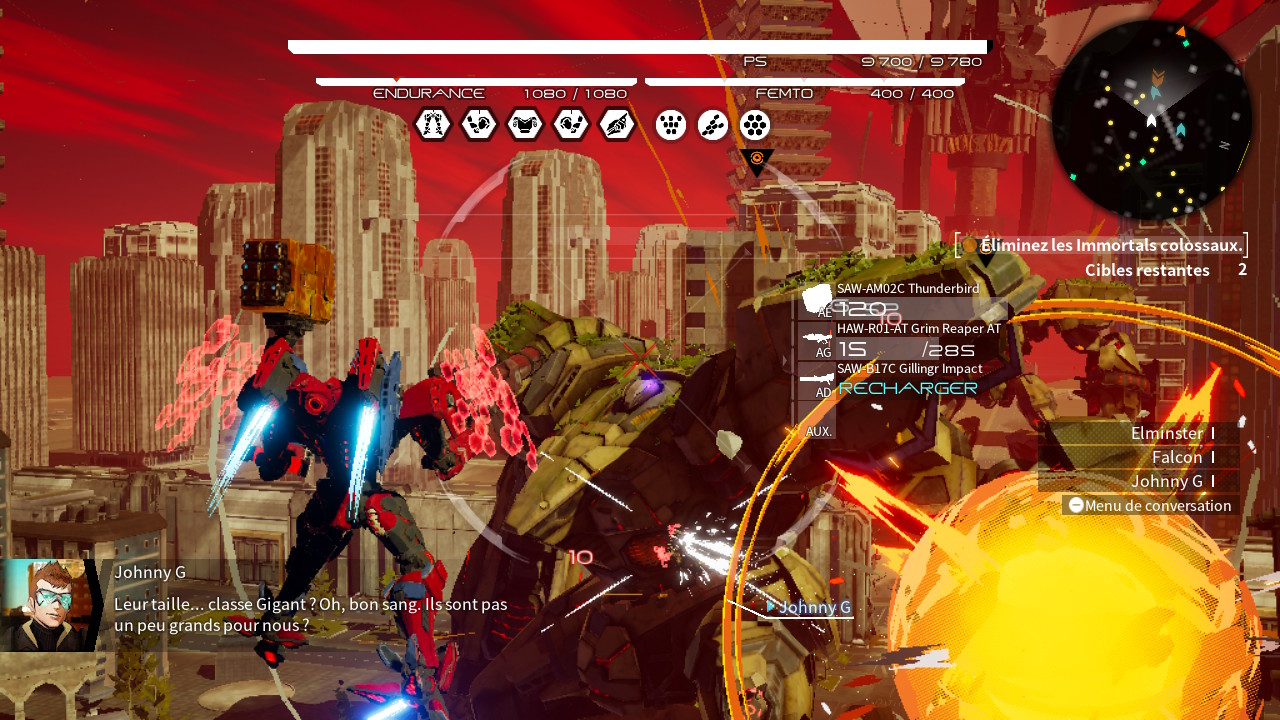Select teammate Falcon in the squad list
Viewport: 1280px width, 720px height.
click(1176, 457)
